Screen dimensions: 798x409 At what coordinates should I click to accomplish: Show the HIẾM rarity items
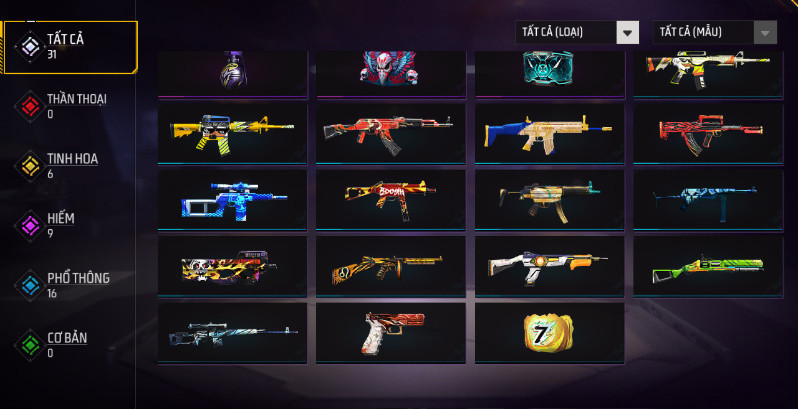click(69, 224)
